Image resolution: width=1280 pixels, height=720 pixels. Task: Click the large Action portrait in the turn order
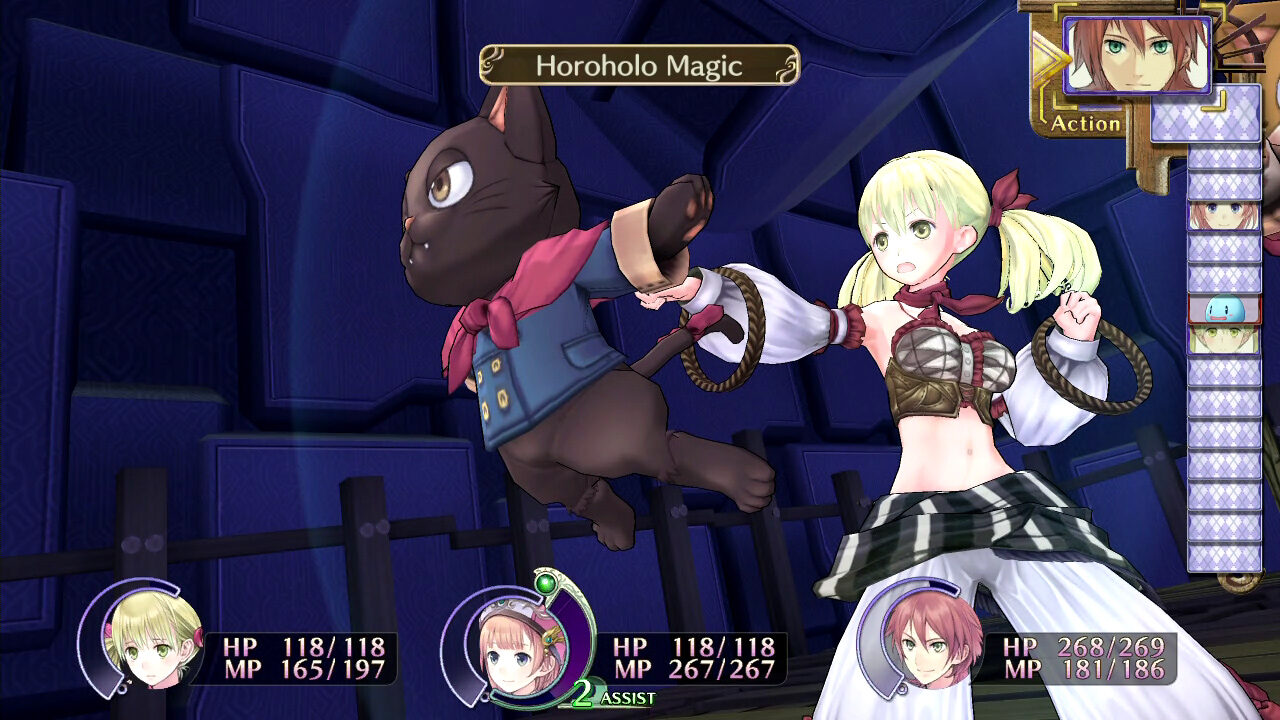click(1137, 55)
